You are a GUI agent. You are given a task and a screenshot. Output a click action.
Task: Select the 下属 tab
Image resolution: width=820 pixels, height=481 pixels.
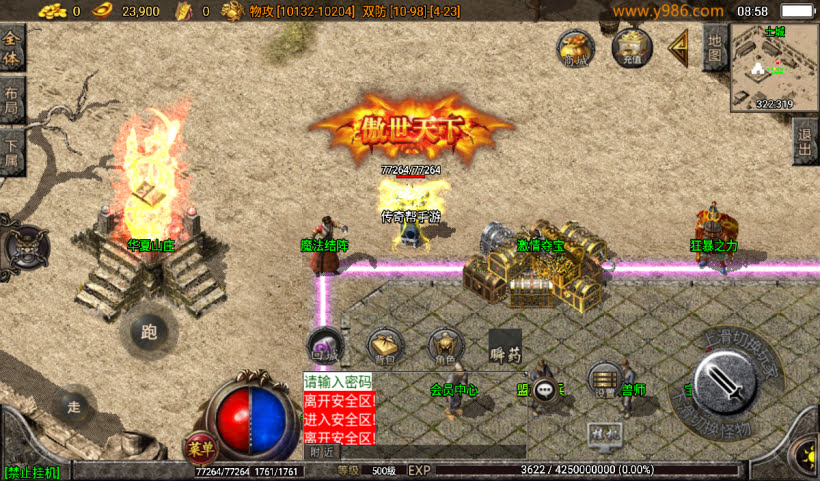[x=12, y=150]
